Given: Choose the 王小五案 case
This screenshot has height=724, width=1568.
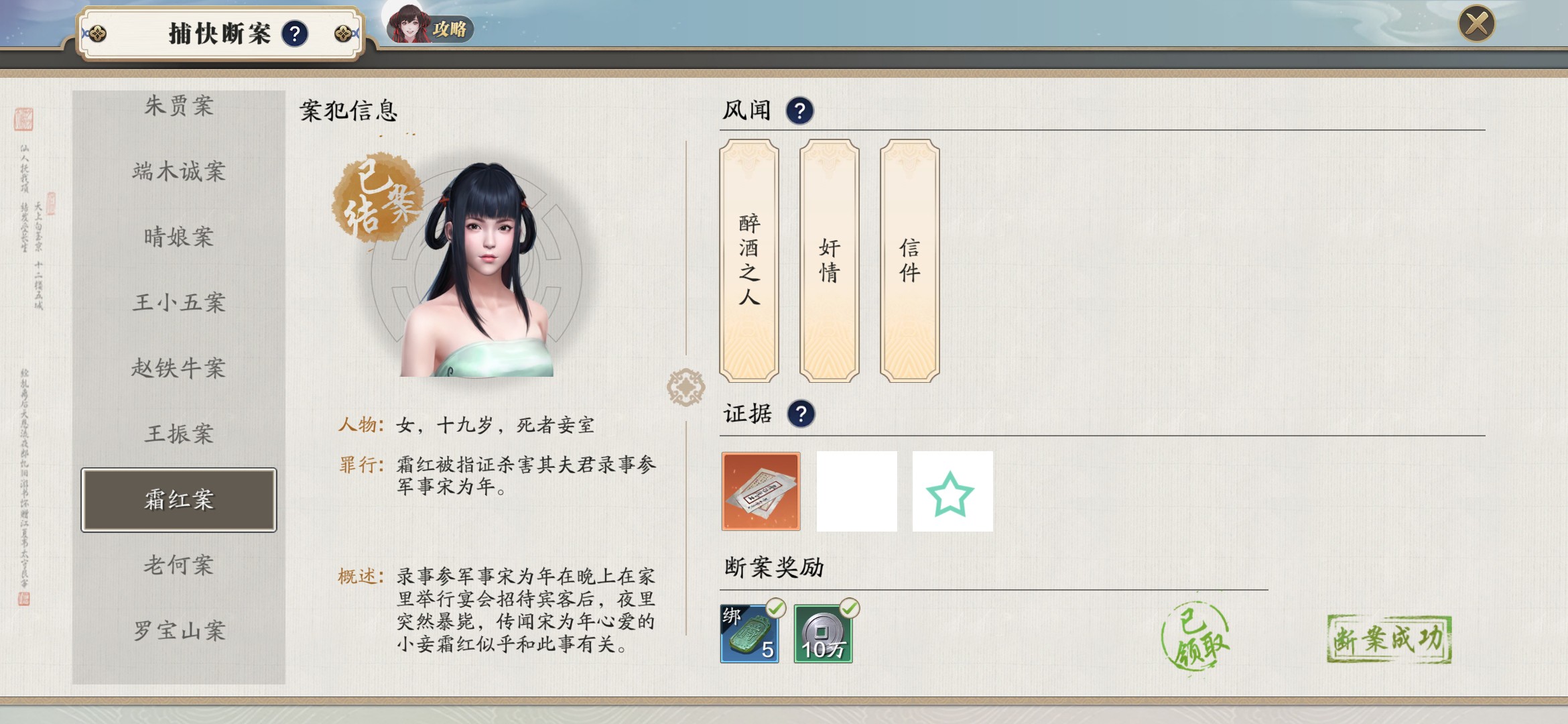Looking at the screenshot, I should (x=179, y=302).
